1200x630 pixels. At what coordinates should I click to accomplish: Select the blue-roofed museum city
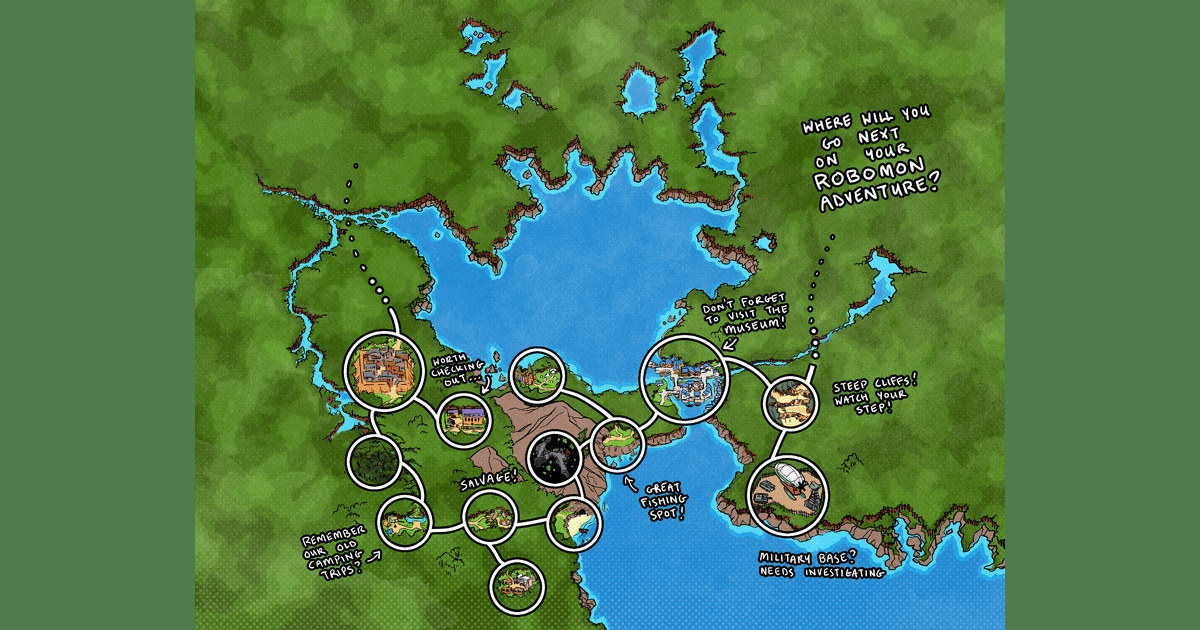pos(685,379)
